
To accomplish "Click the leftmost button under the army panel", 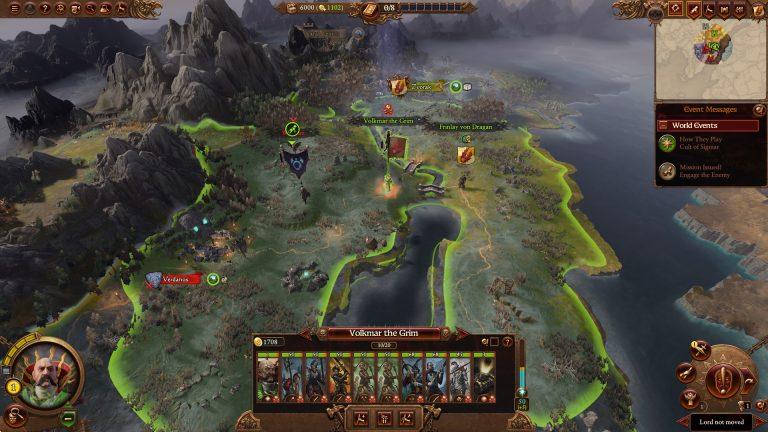I will pos(361,418).
